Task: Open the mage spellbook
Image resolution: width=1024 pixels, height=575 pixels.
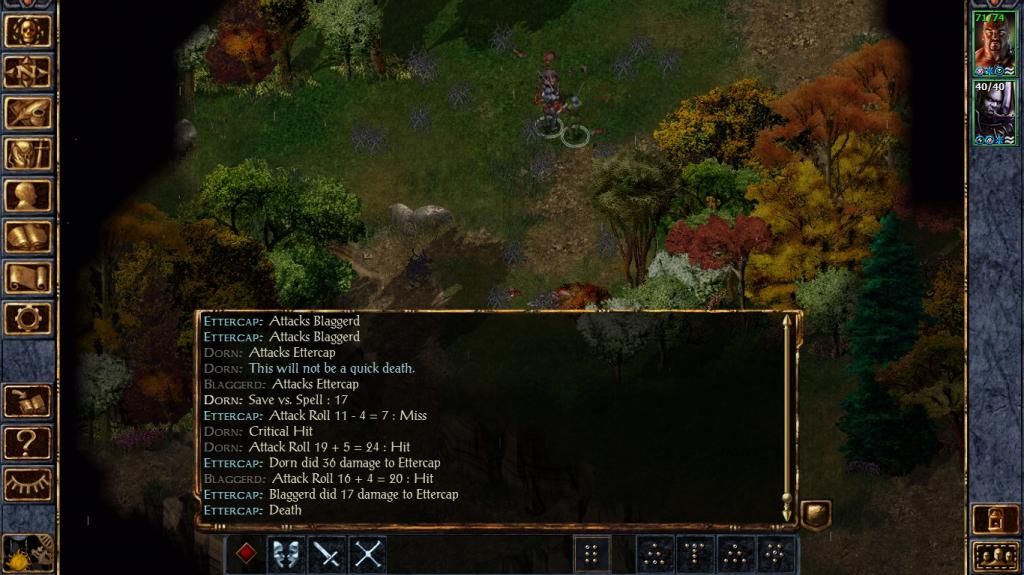Action: [27, 236]
